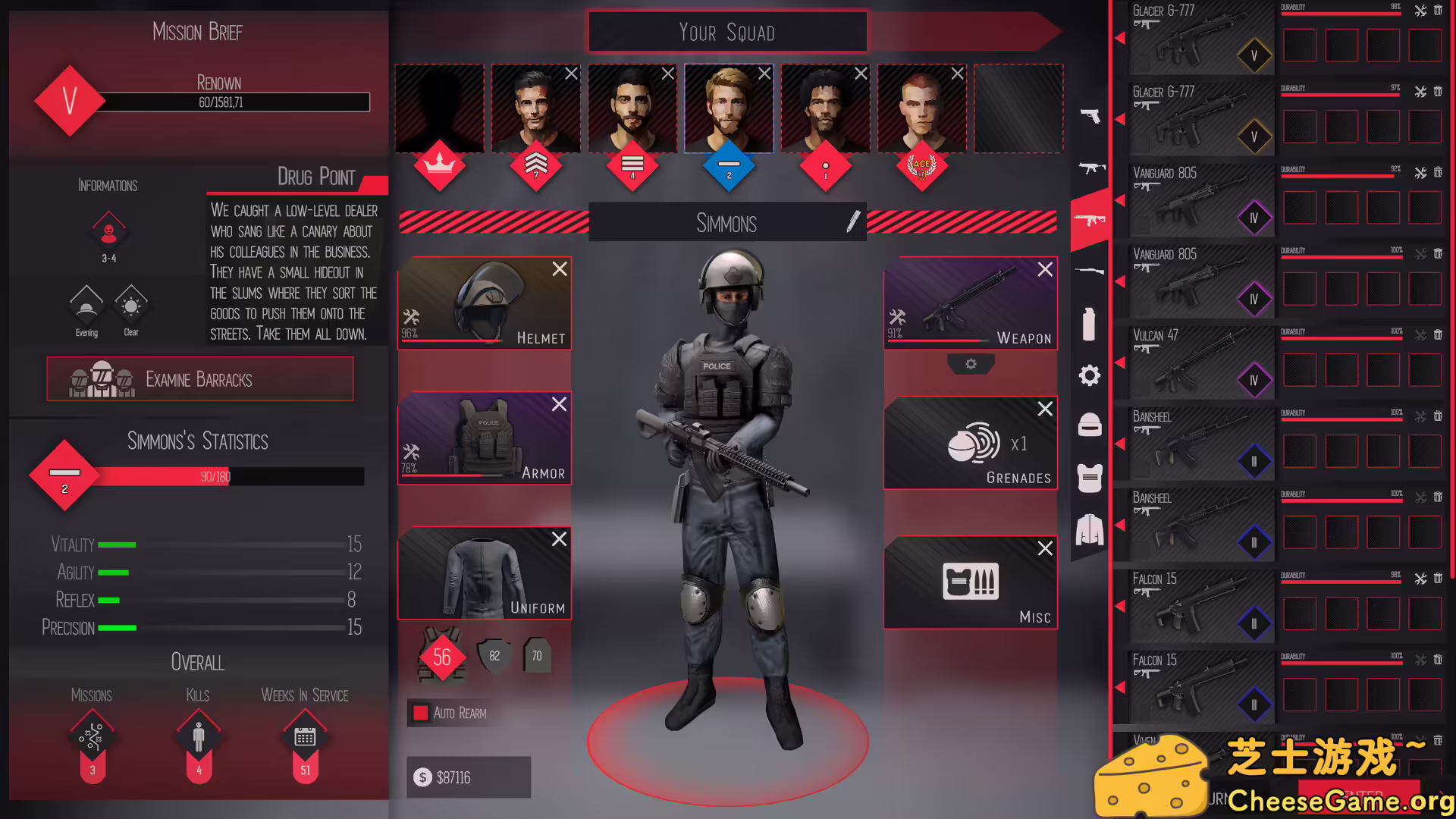The image size is (1456, 819).
Task: Open the consumables category icon
Action: 1090,322
